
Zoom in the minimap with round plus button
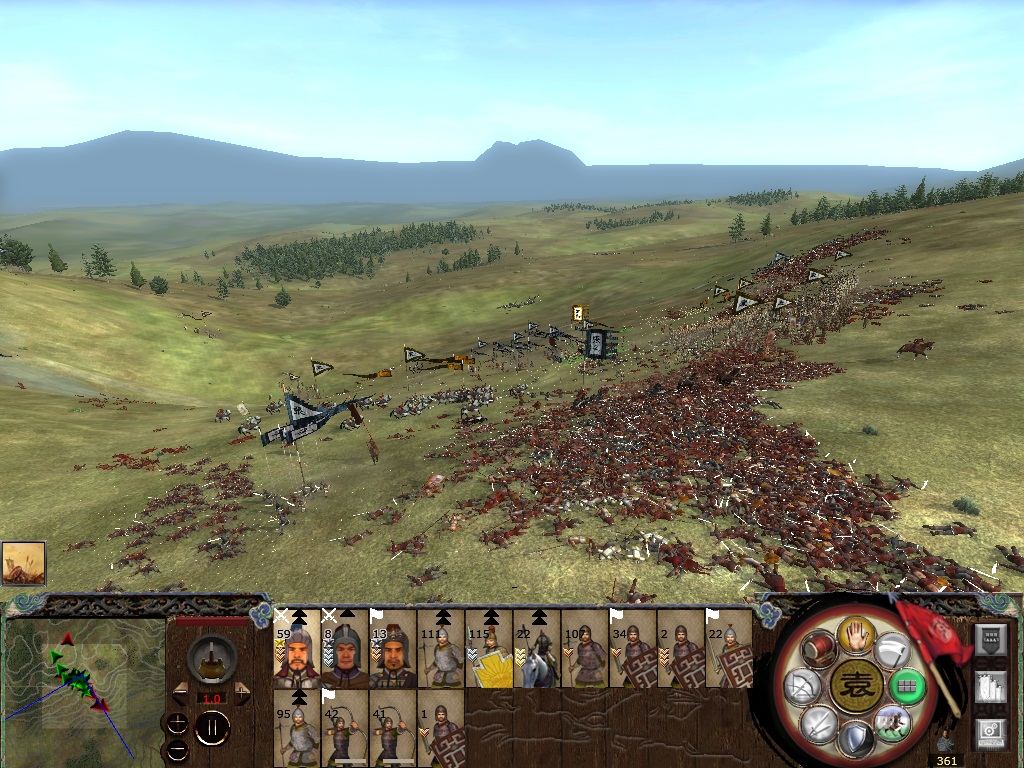[x=177, y=722]
